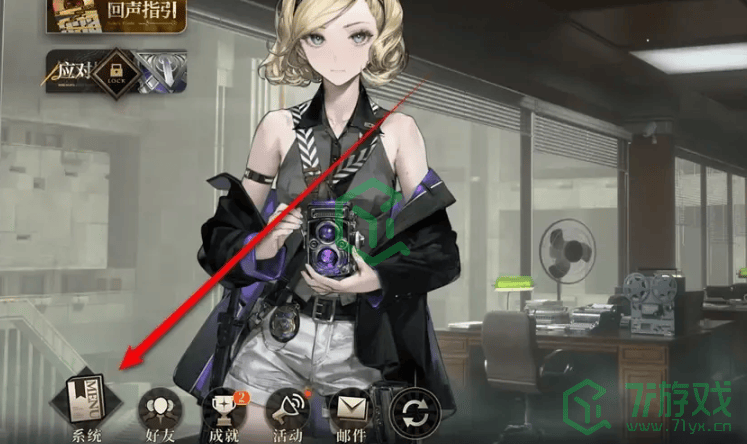Open the 活动 events megaphone
This screenshot has height=444, width=747.
288,408
